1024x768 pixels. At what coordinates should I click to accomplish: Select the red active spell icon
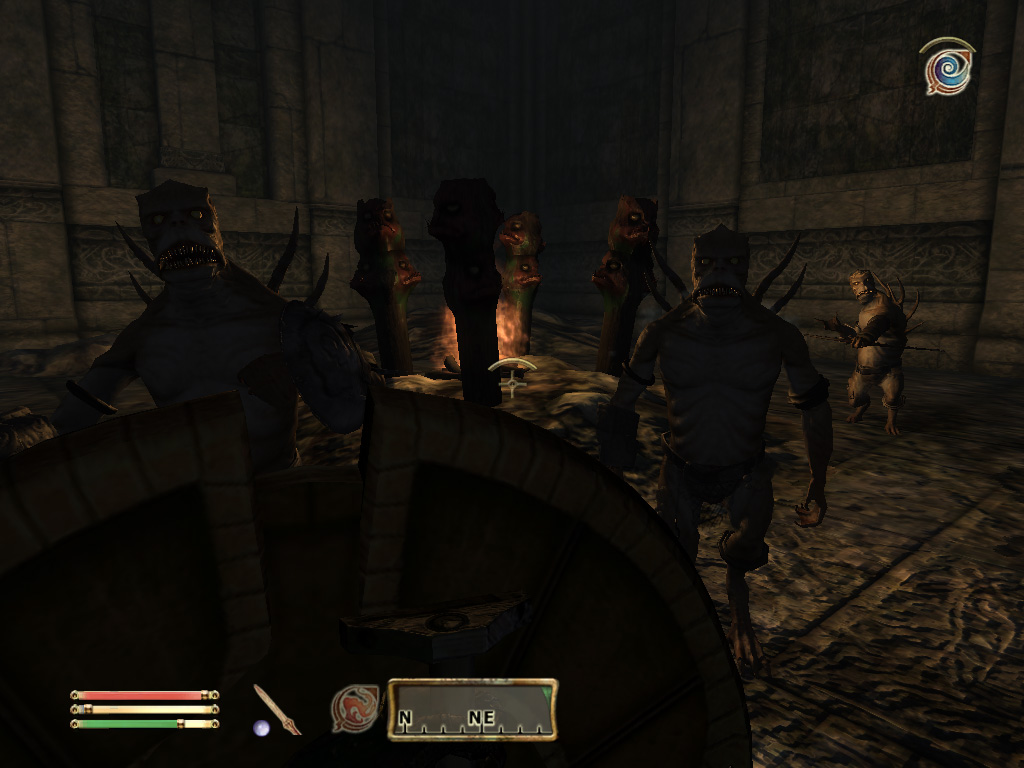pyautogui.click(x=355, y=708)
